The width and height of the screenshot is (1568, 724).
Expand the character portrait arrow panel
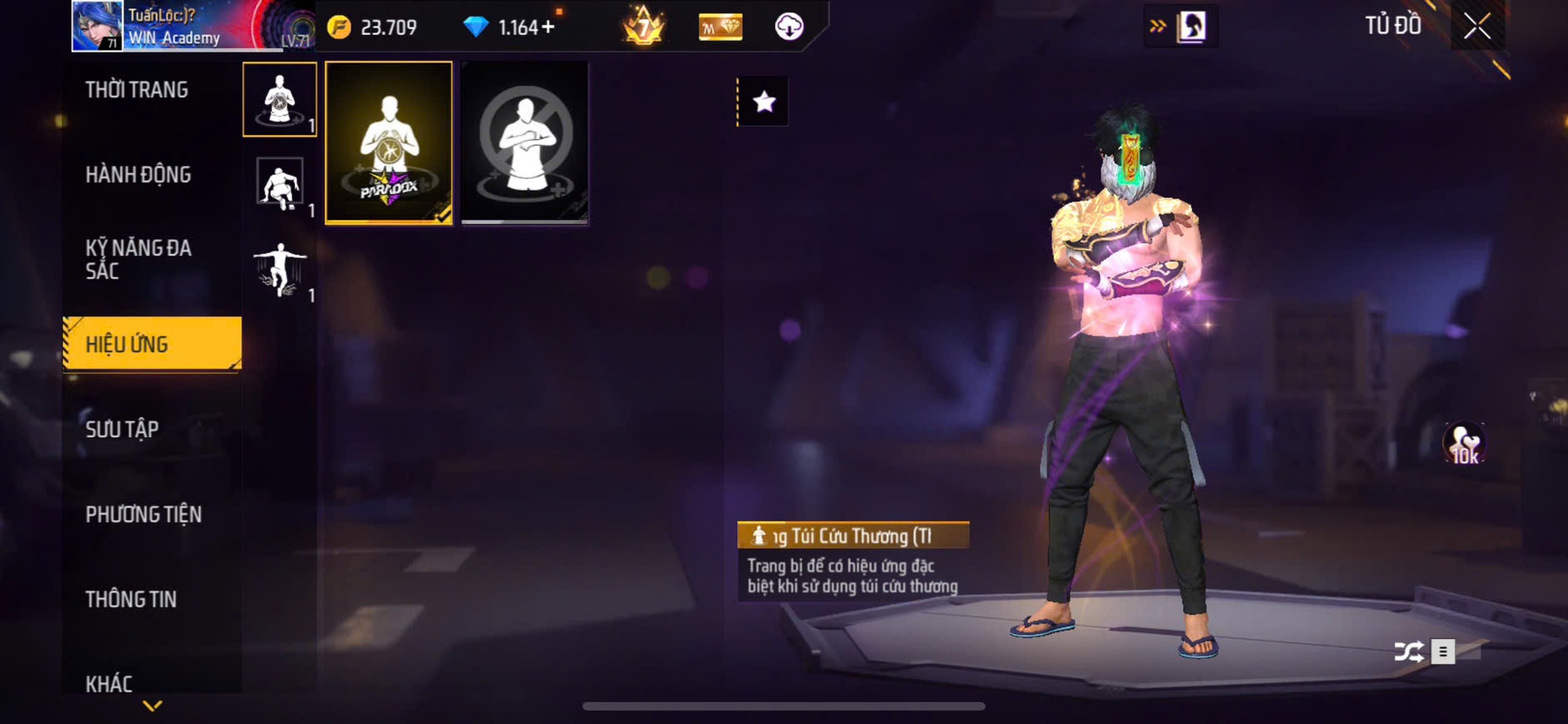click(x=1181, y=27)
